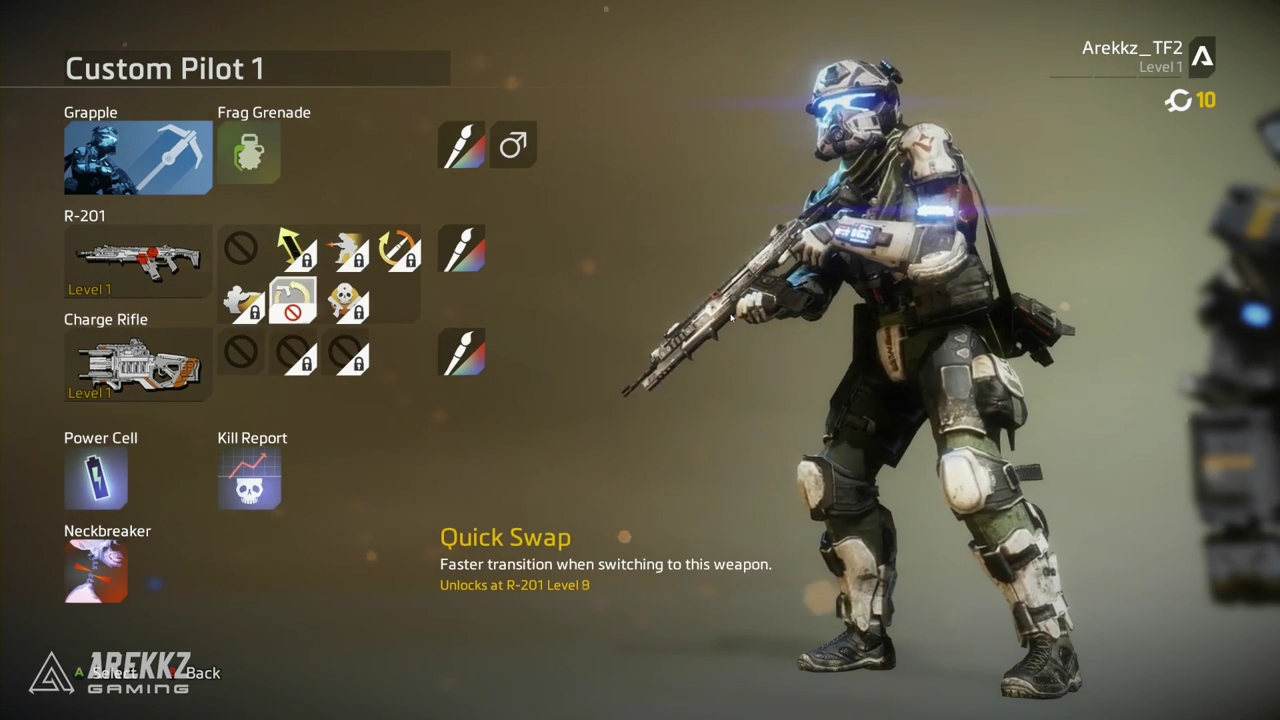Toggle the pilot gender symbol button

tap(513, 146)
